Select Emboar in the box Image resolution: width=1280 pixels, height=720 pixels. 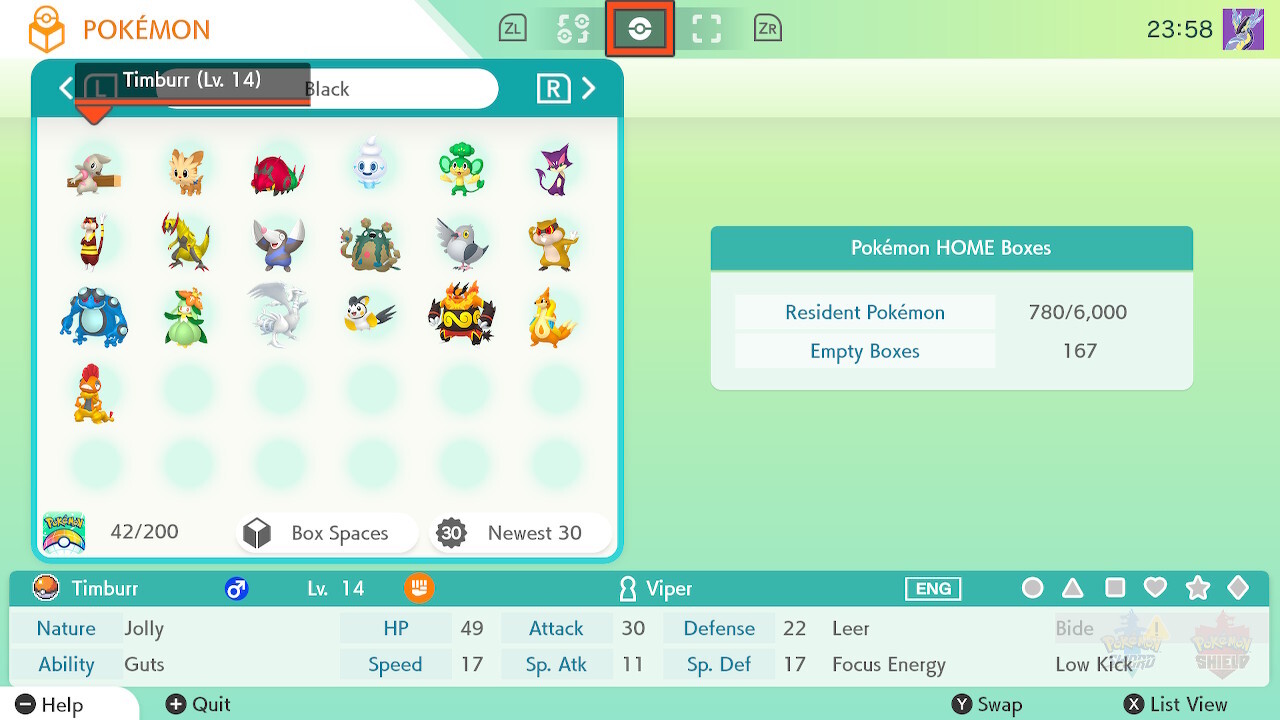click(x=461, y=314)
